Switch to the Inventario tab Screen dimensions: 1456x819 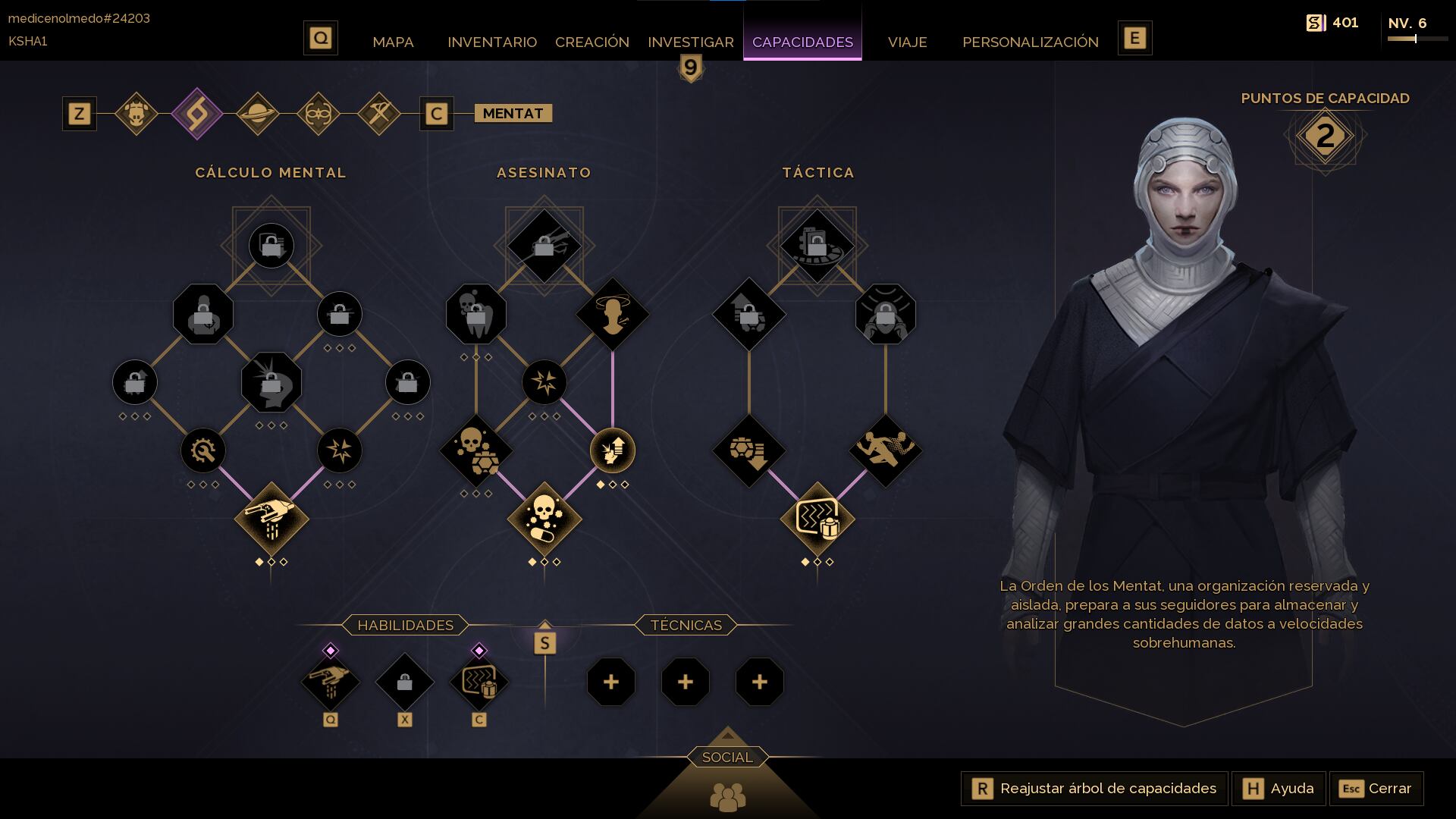(x=492, y=42)
